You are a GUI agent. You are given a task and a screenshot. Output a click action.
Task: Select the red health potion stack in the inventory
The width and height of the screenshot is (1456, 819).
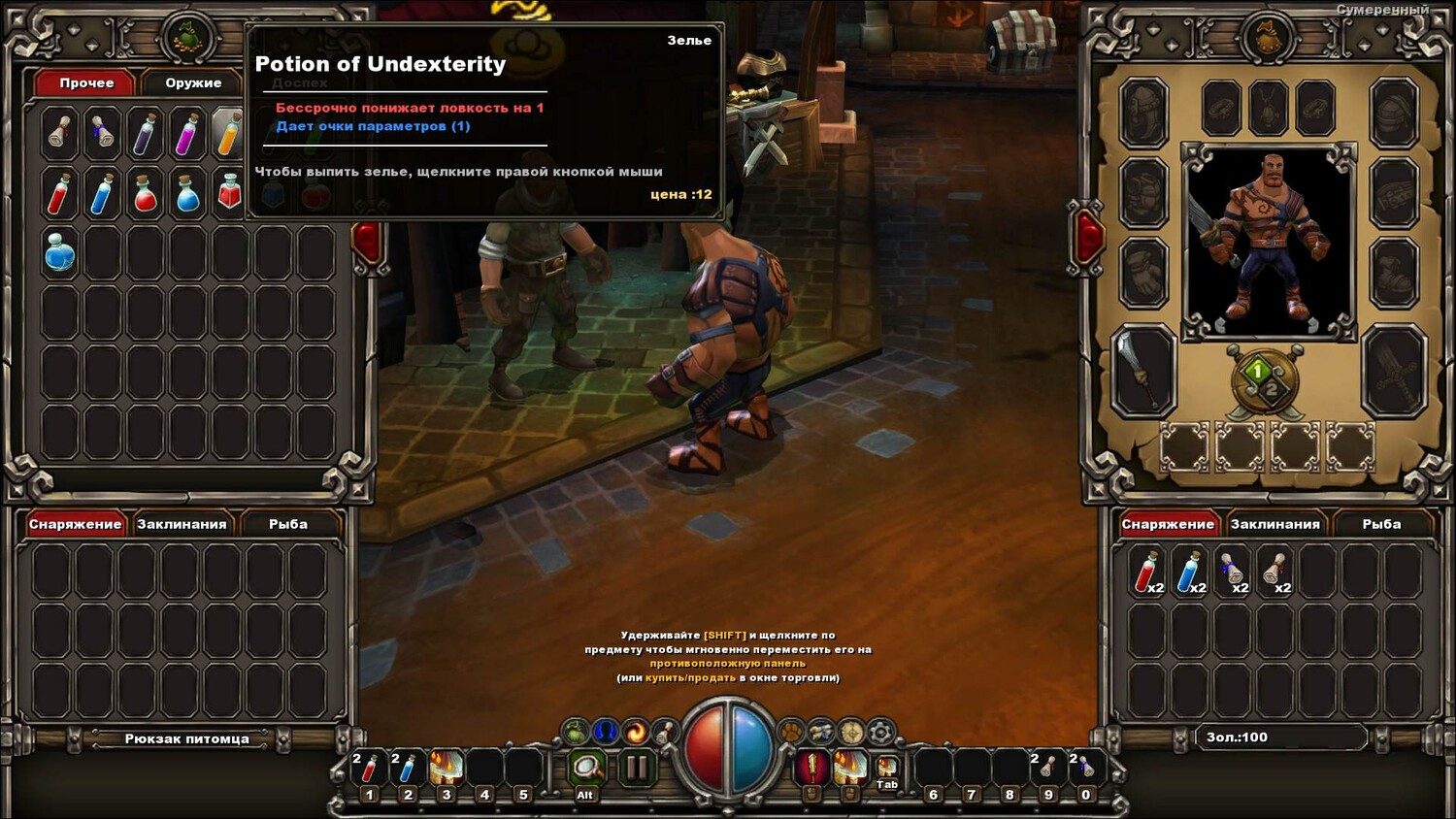coord(1148,573)
